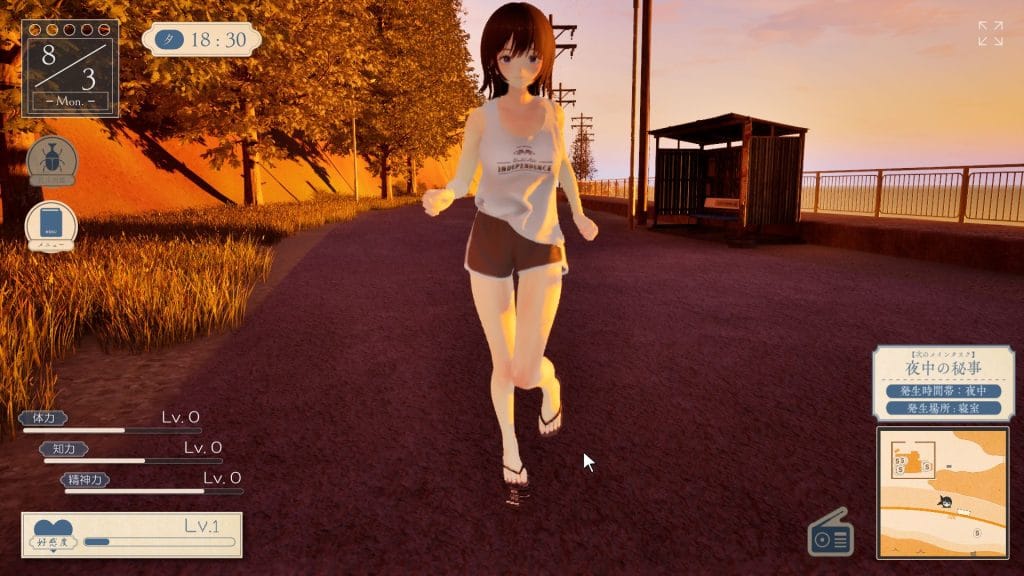This screenshot has height=576, width=1024.
Task: Open the menu book icon
Action: [x=51, y=225]
